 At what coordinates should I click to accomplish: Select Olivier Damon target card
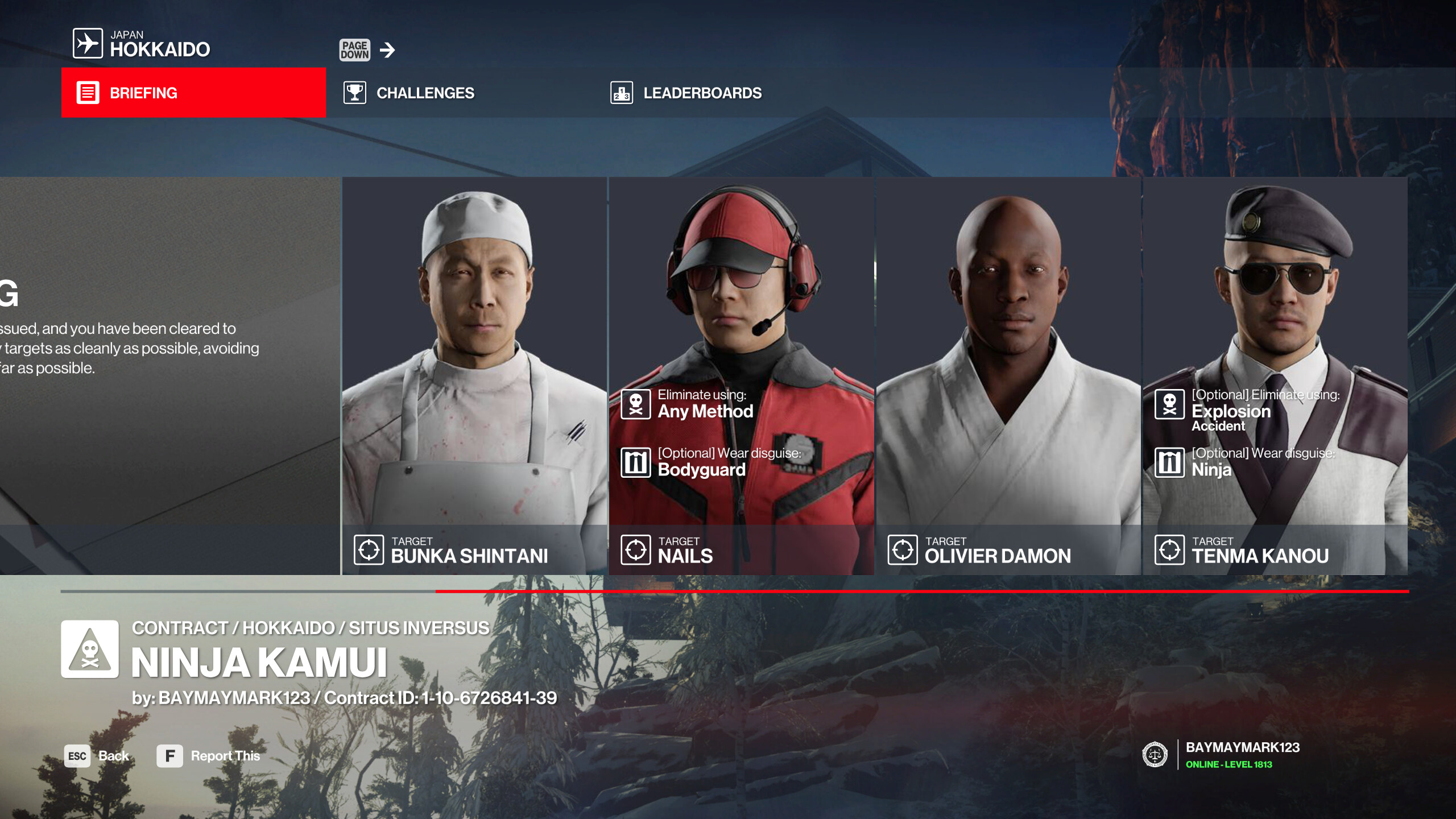[x=1008, y=375]
